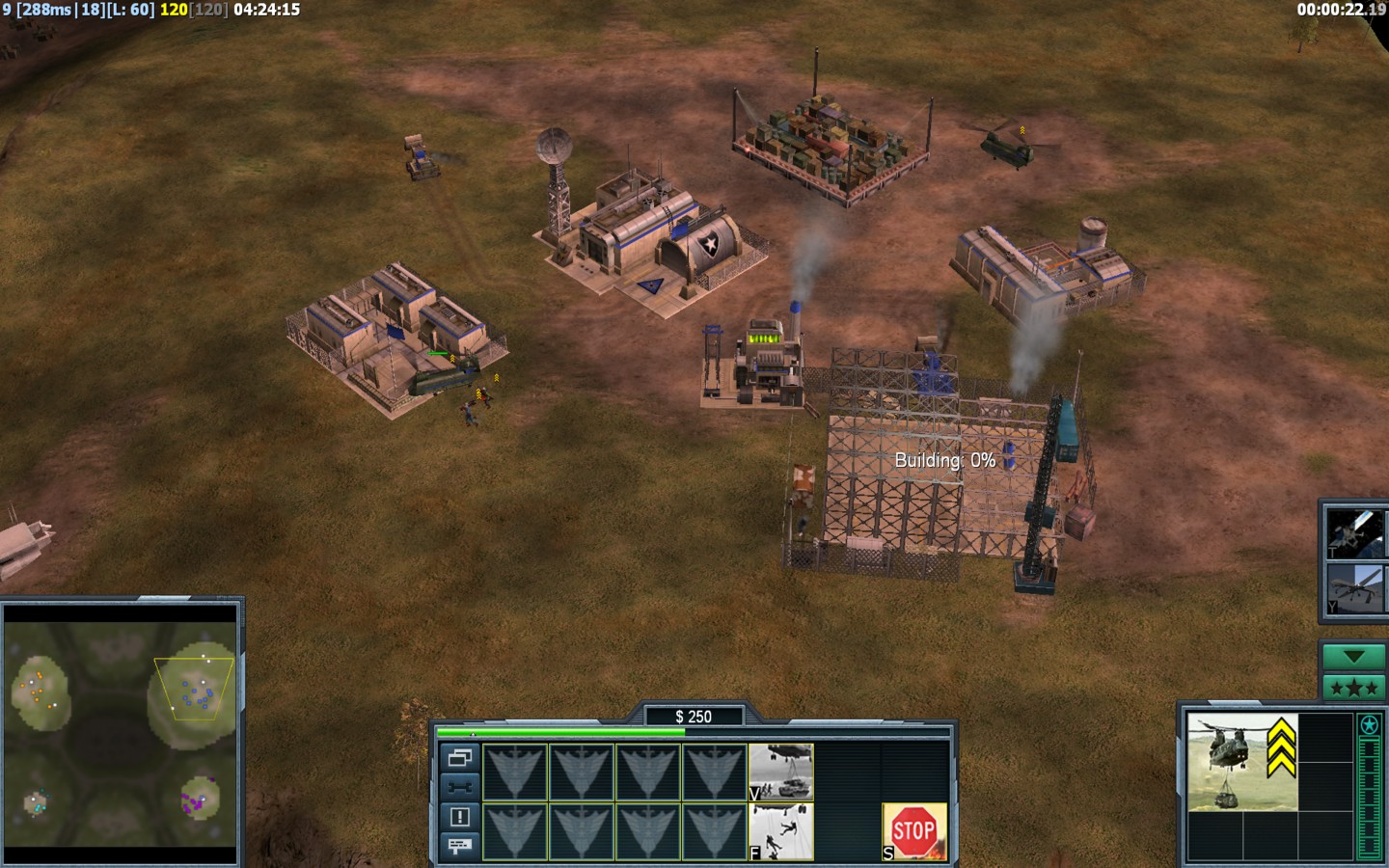
Task: Open the options overlapping-windows button
Action: pyautogui.click(x=459, y=758)
